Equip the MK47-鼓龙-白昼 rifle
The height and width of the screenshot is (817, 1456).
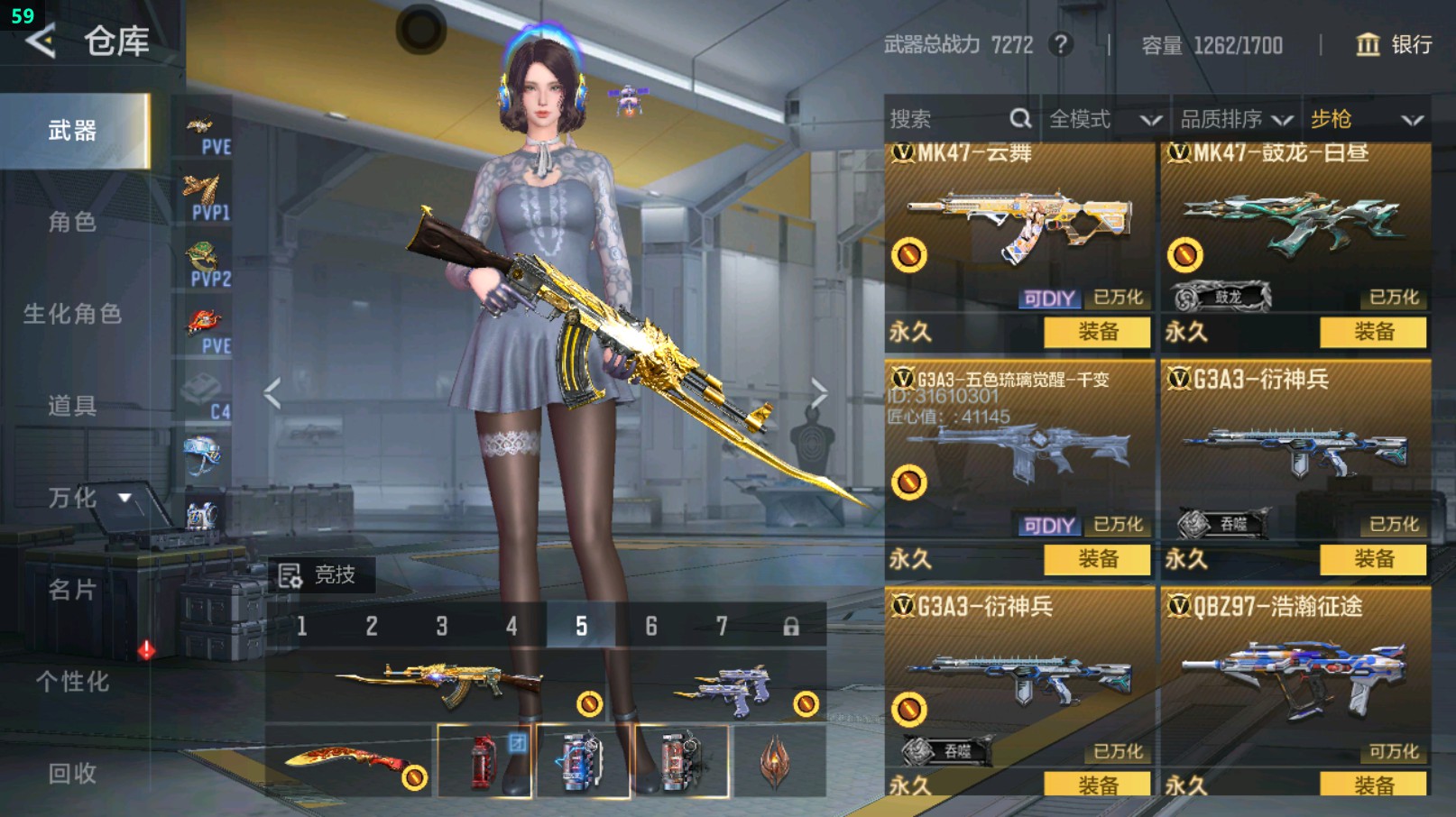(1373, 332)
